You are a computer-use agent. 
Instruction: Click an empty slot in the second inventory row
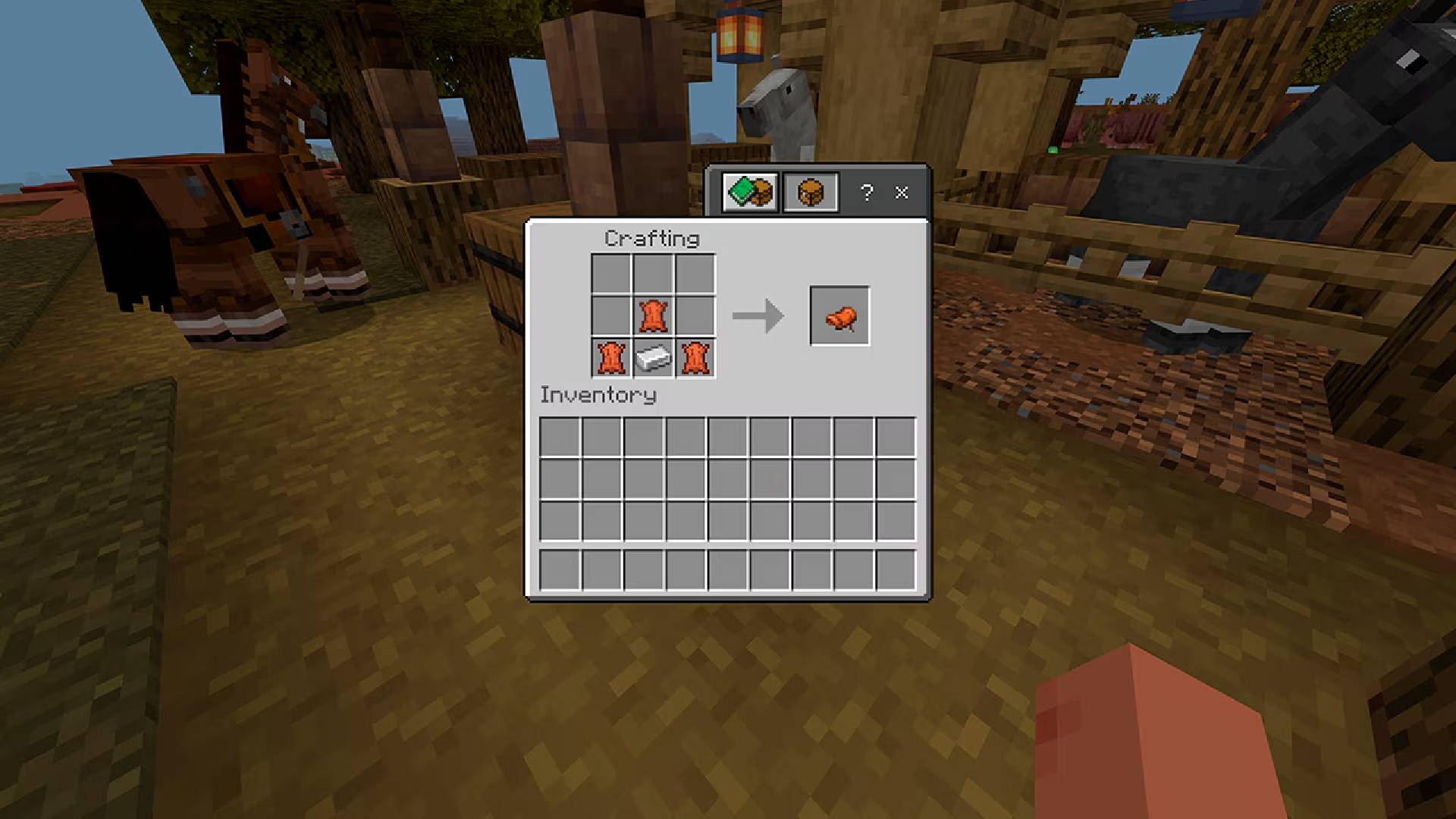(645, 479)
